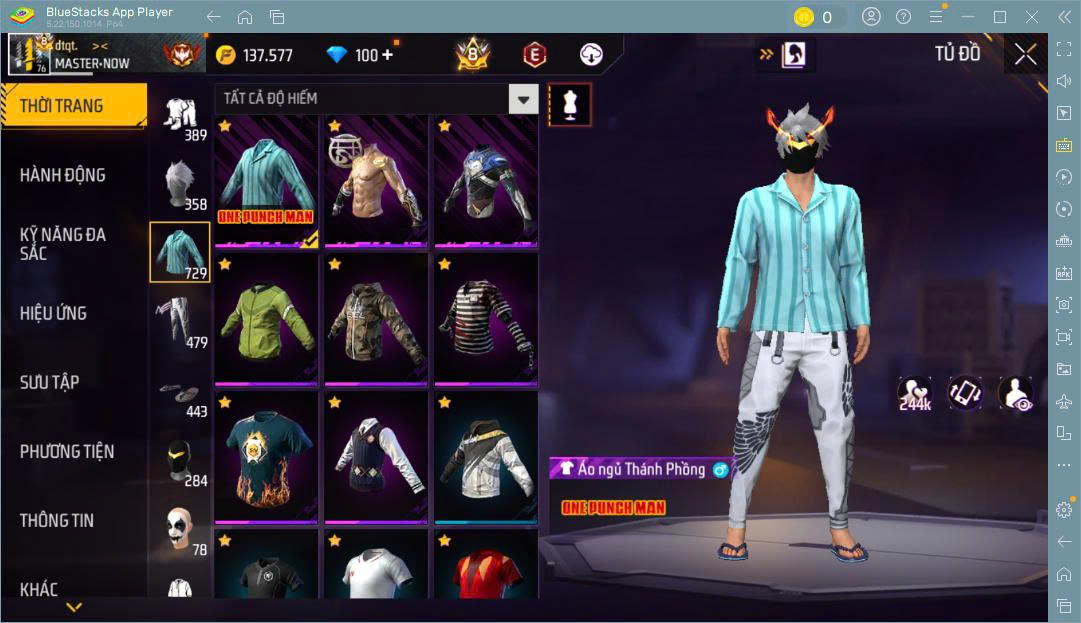1081x623 pixels.
Task: Choose the black and white striped sweater
Action: (x=485, y=320)
